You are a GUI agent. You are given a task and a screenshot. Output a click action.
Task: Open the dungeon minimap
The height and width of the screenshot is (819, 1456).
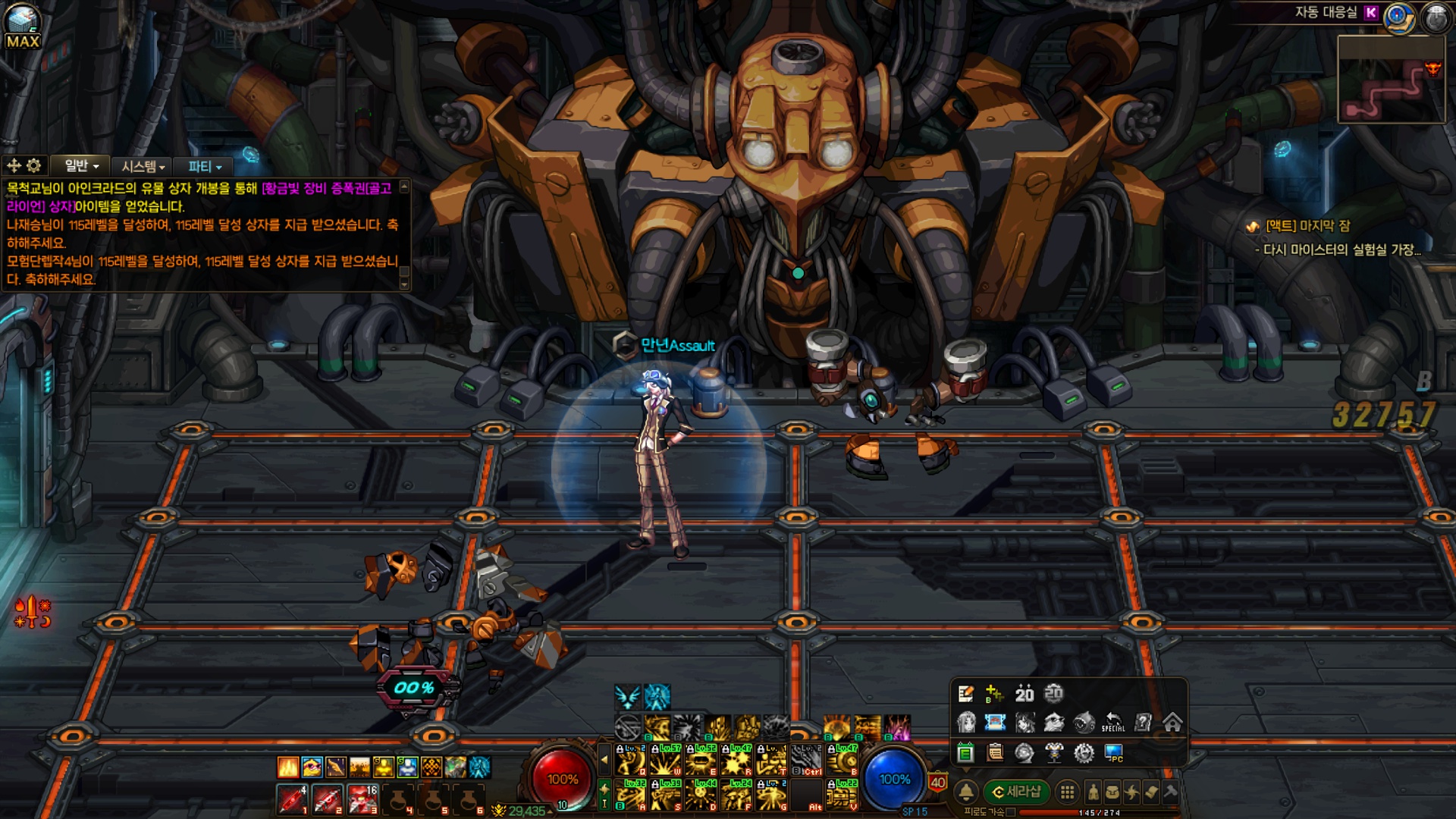click(1391, 80)
